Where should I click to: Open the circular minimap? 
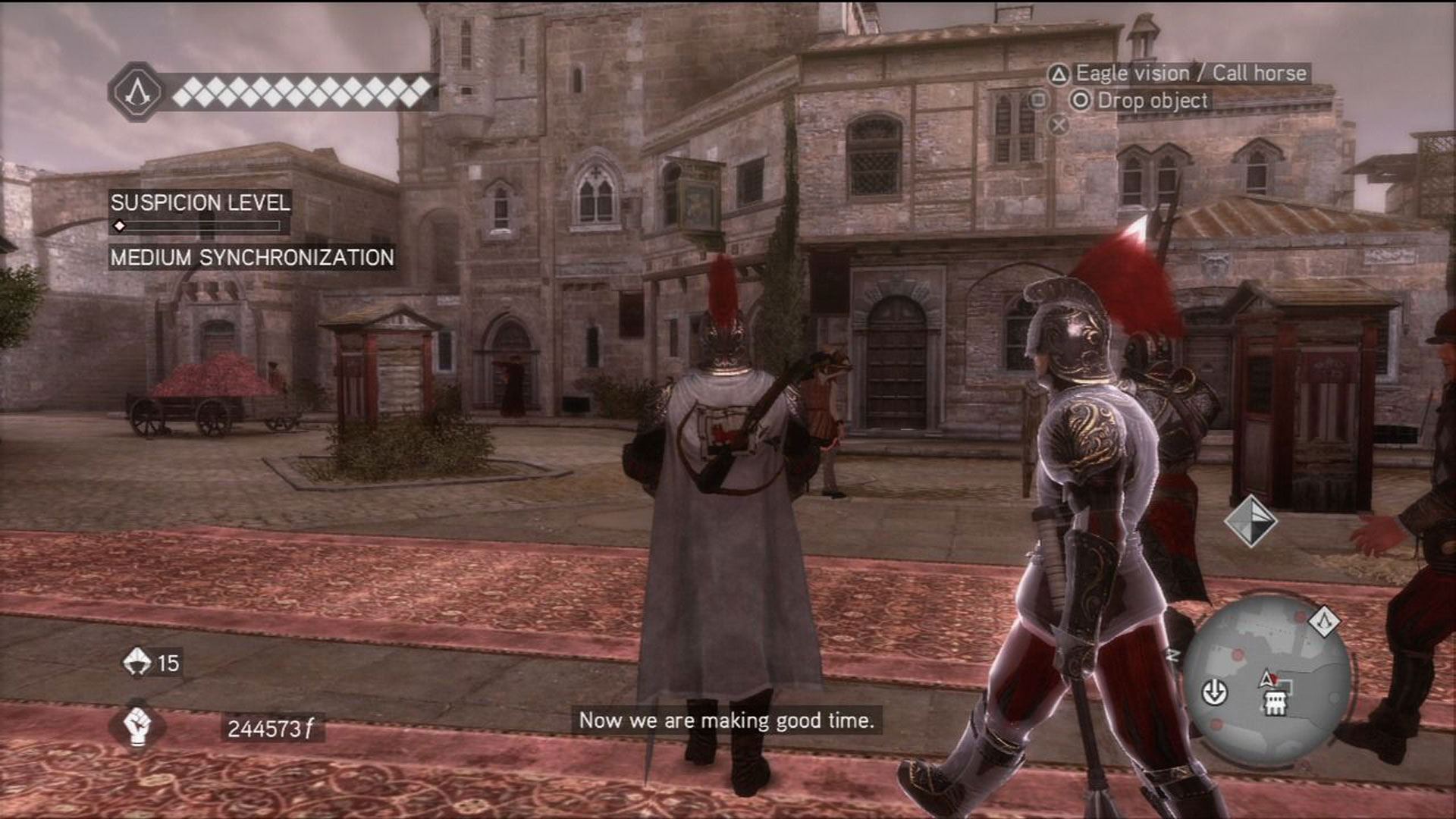[1266, 677]
